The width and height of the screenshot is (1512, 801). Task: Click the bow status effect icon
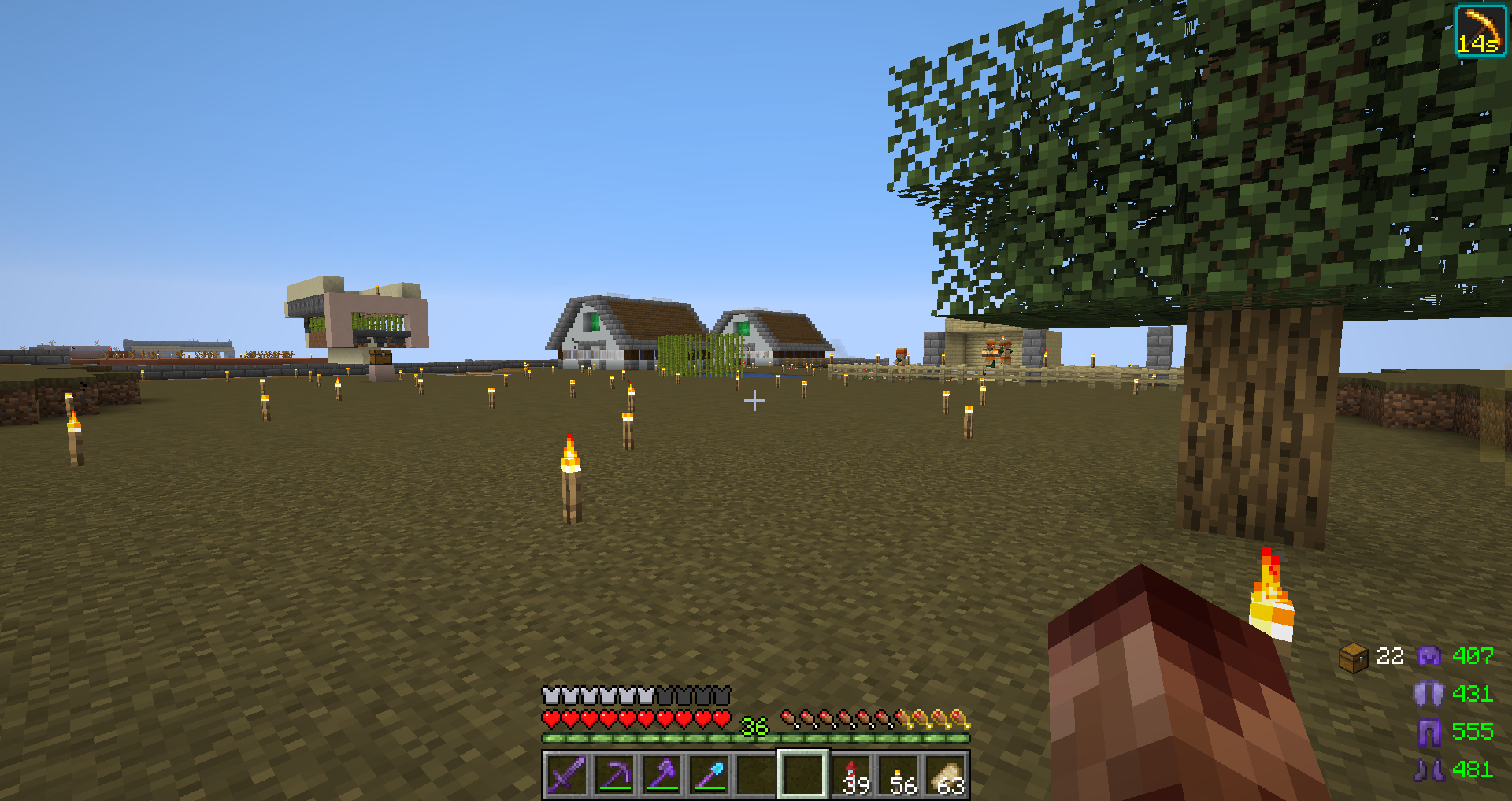coord(1480,31)
